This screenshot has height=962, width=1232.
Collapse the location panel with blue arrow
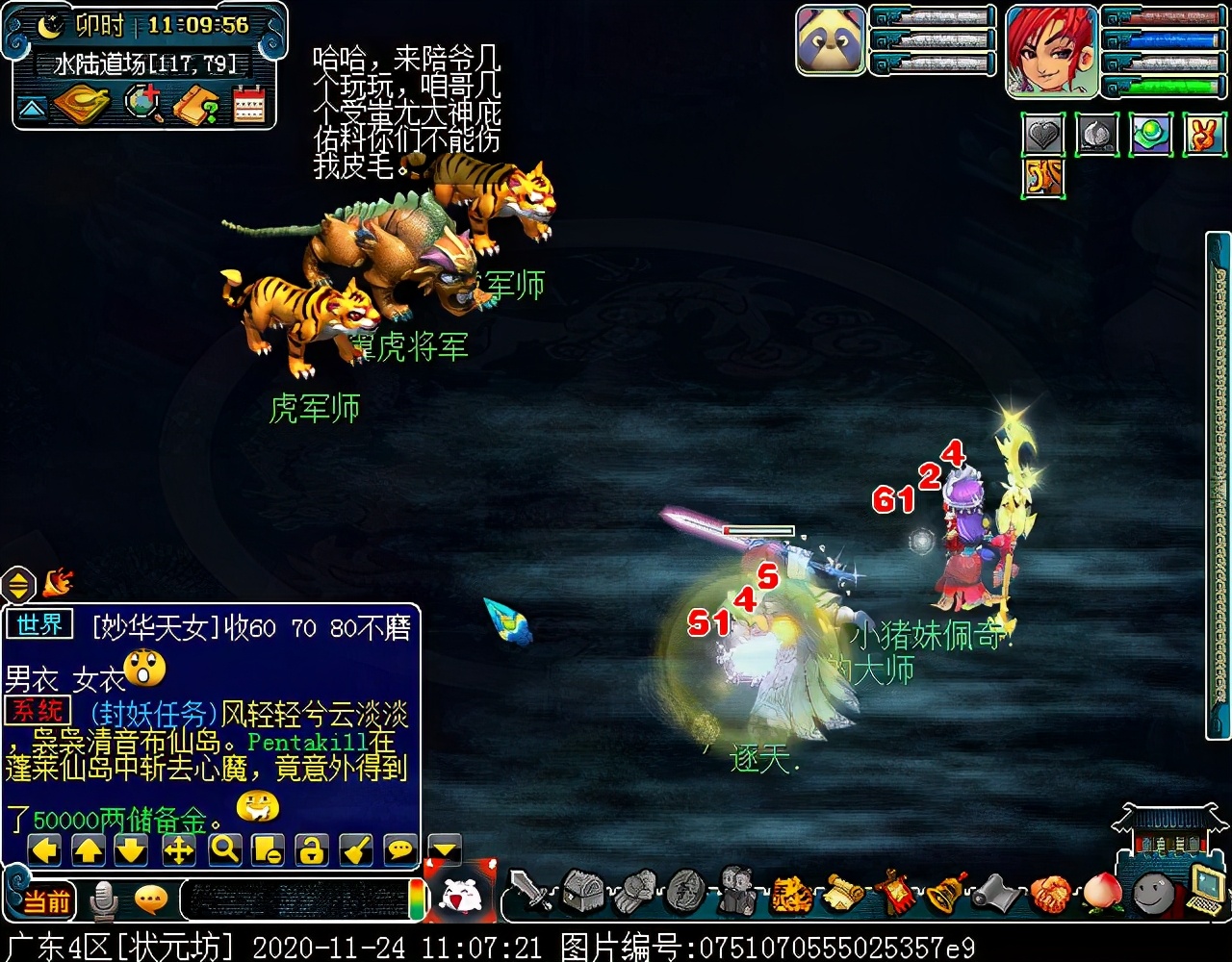click(x=32, y=108)
